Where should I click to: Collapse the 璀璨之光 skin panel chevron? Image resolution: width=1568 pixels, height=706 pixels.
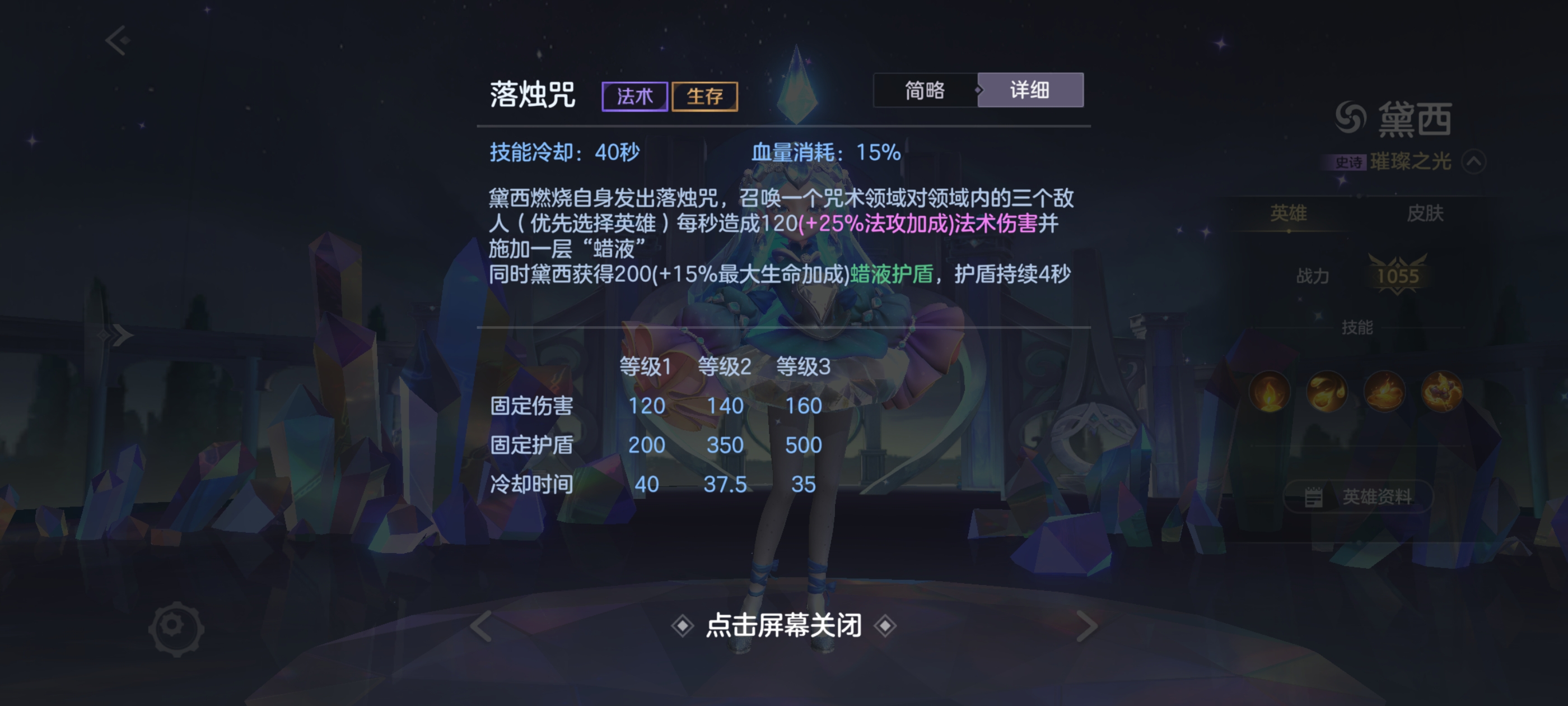(1476, 161)
